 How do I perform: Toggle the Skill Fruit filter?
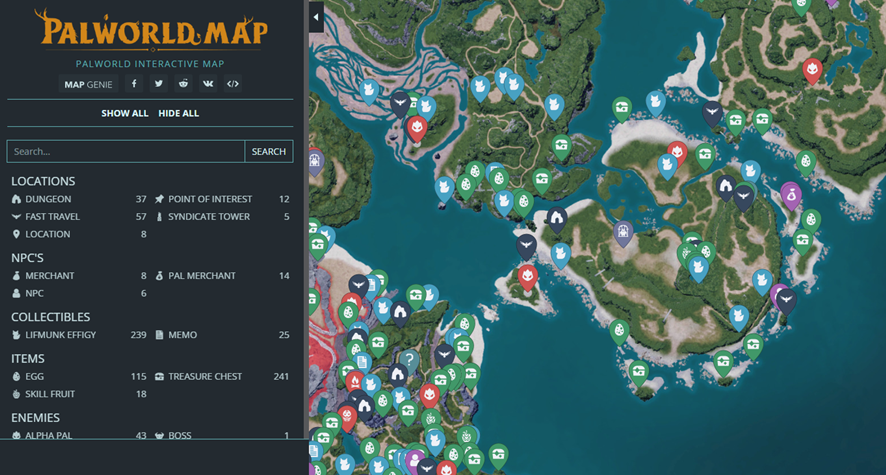point(50,394)
